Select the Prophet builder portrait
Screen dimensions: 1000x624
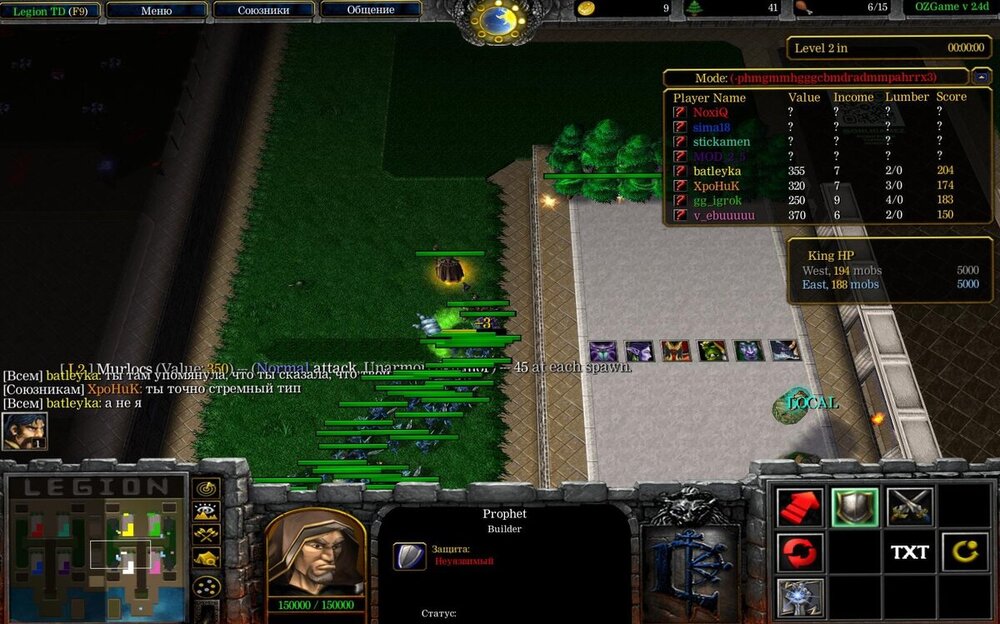coord(315,552)
